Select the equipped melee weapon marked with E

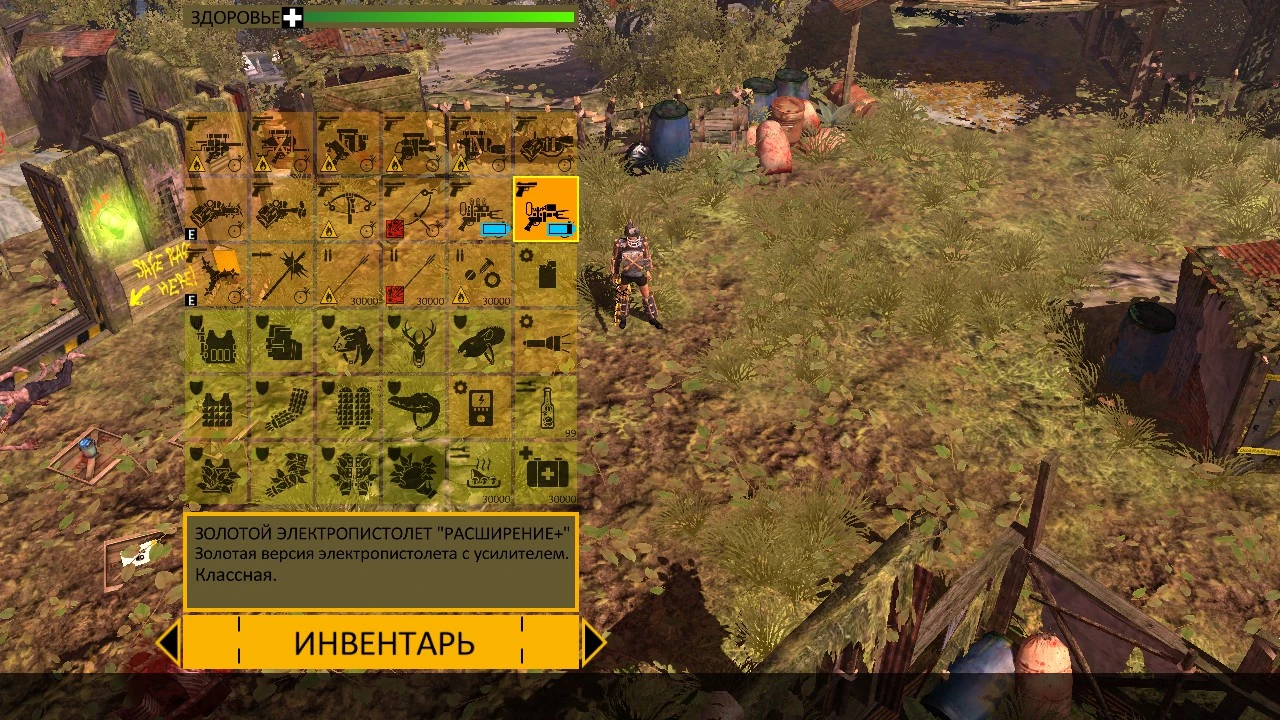[213, 277]
